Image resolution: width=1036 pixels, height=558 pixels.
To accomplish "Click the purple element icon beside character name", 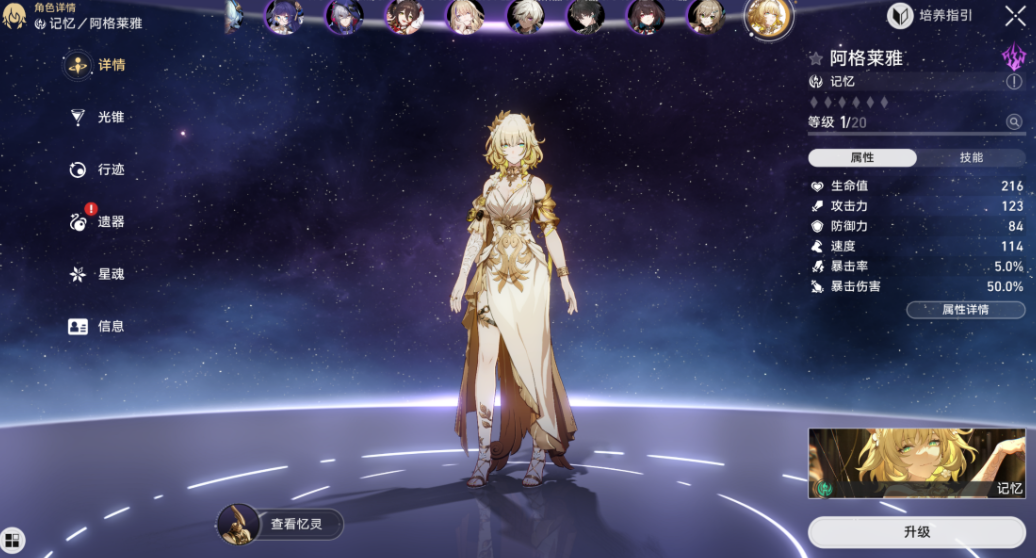I will [1013, 56].
